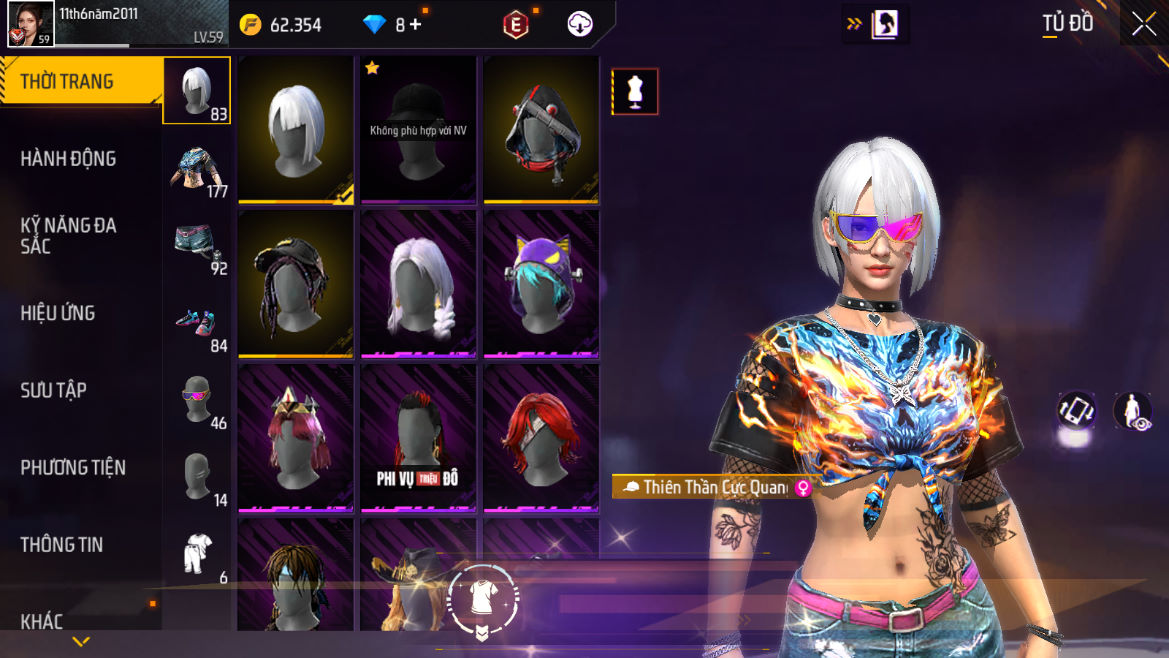This screenshot has width=1169, height=658.
Task: Select the red wavy hair item
Action: (x=541, y=436)
